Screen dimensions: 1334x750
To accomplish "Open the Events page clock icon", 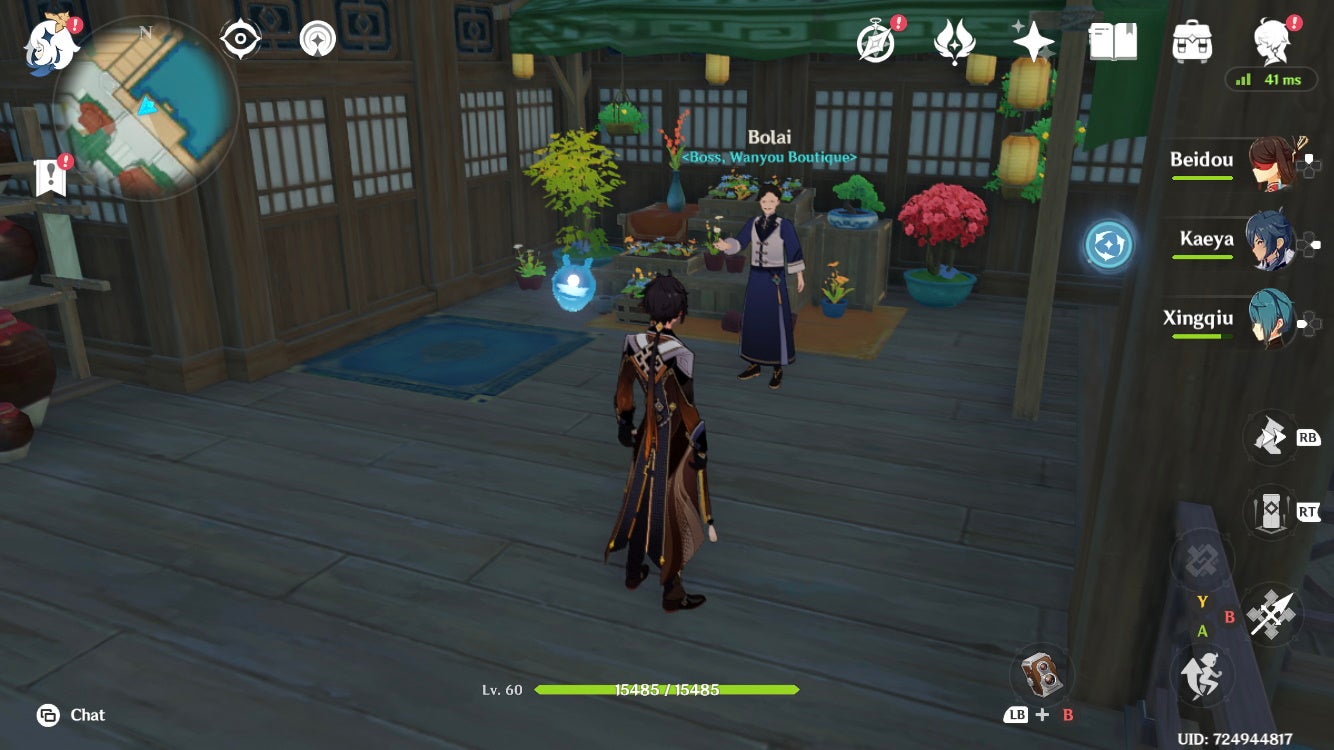I will 874,41.
